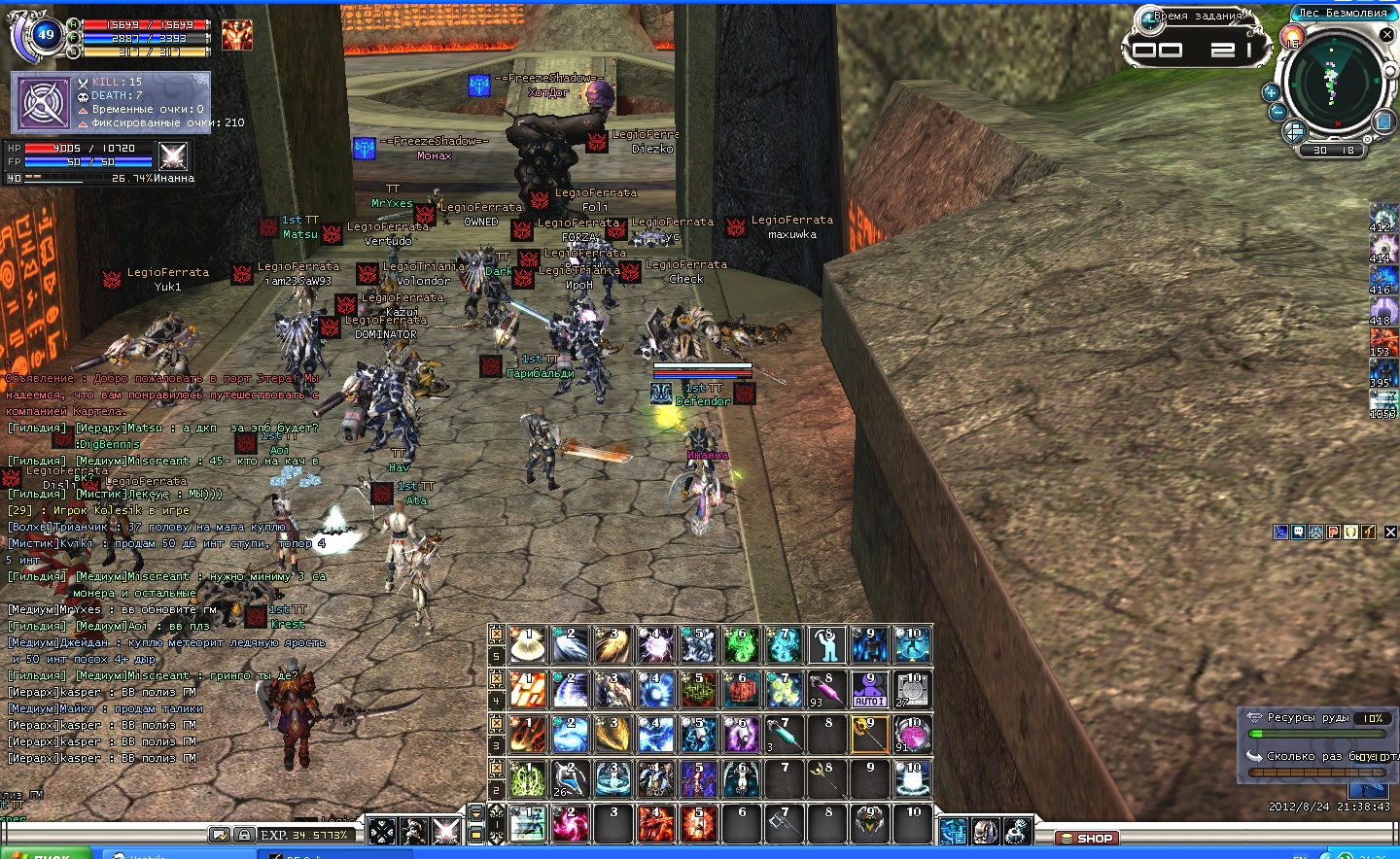Open the blue map icon beside the radar
This screenshot has width=1400, height=859.
point(1383,121)
